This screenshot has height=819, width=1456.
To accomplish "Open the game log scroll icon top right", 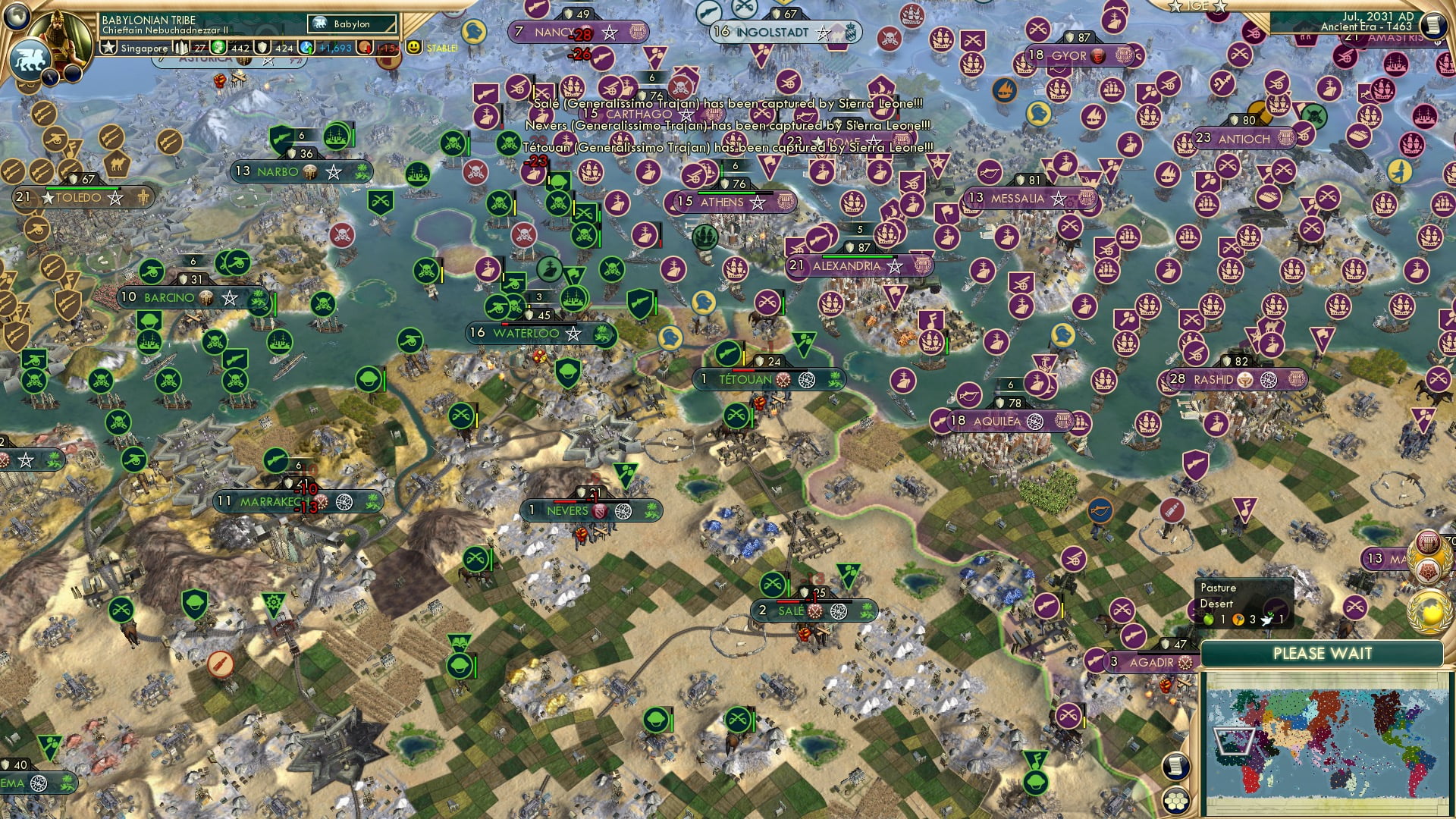I will (1434, 24).
